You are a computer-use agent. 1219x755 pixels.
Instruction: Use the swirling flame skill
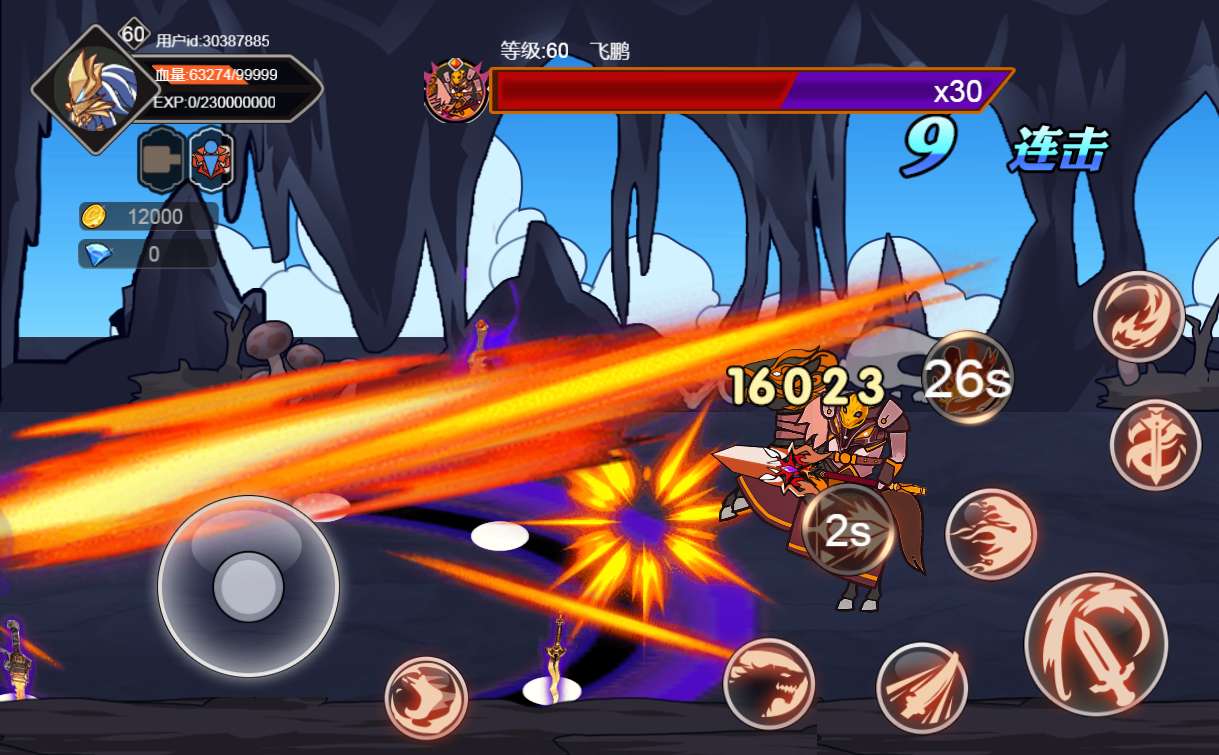1138,316
